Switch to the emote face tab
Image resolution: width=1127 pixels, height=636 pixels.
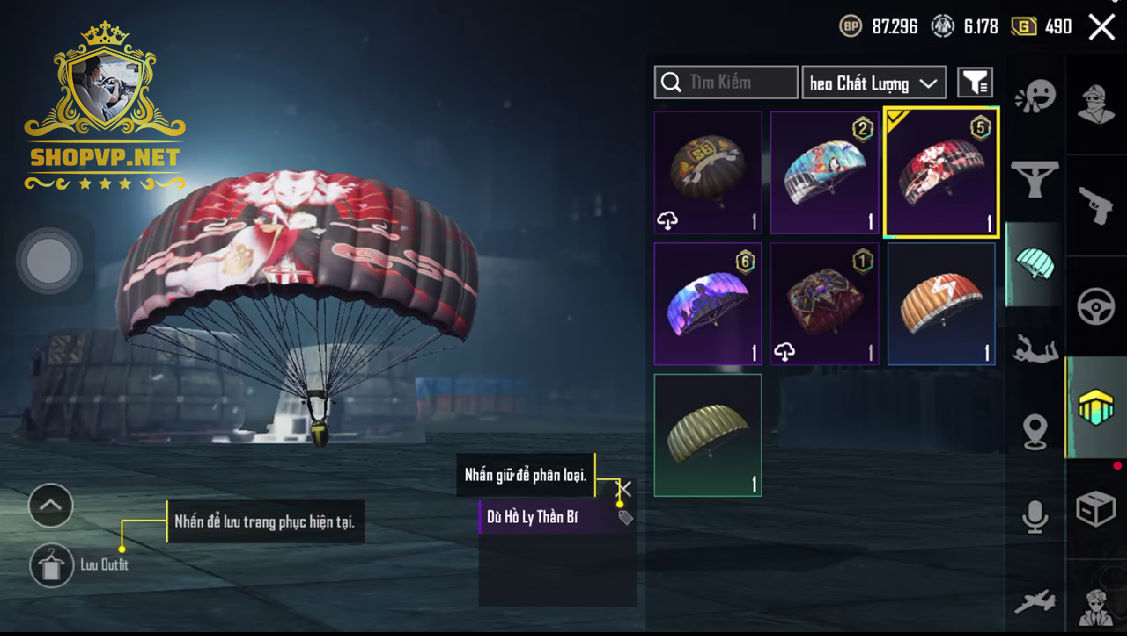tap(1035, 97)
